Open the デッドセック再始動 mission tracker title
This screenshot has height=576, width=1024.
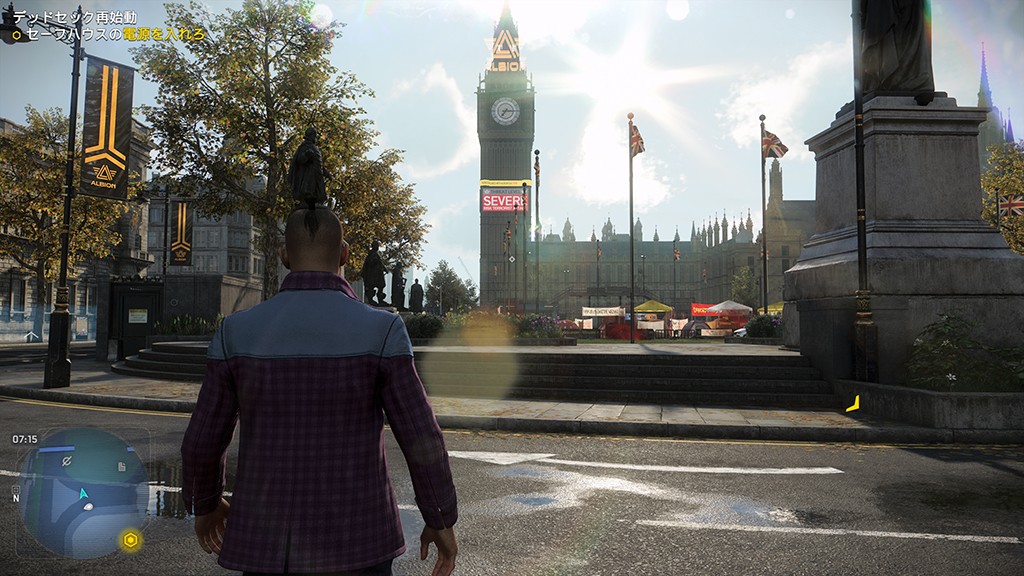tap(74, 18)
